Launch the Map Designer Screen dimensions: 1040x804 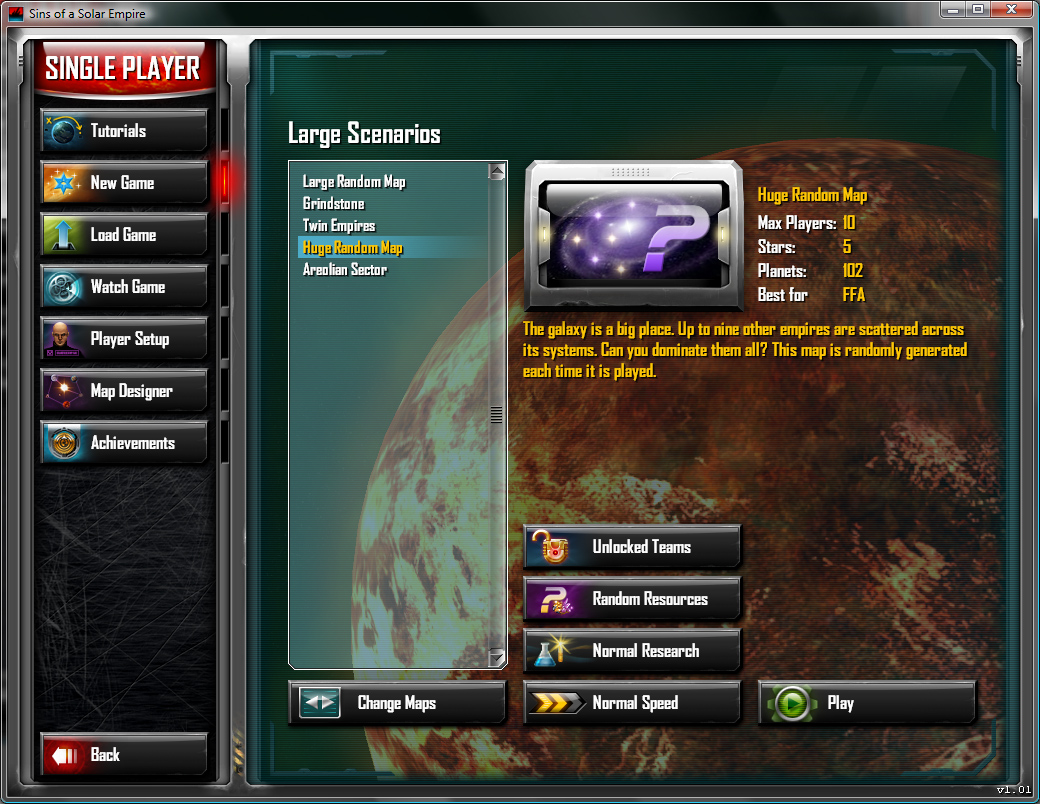click(x=124, y=391)
